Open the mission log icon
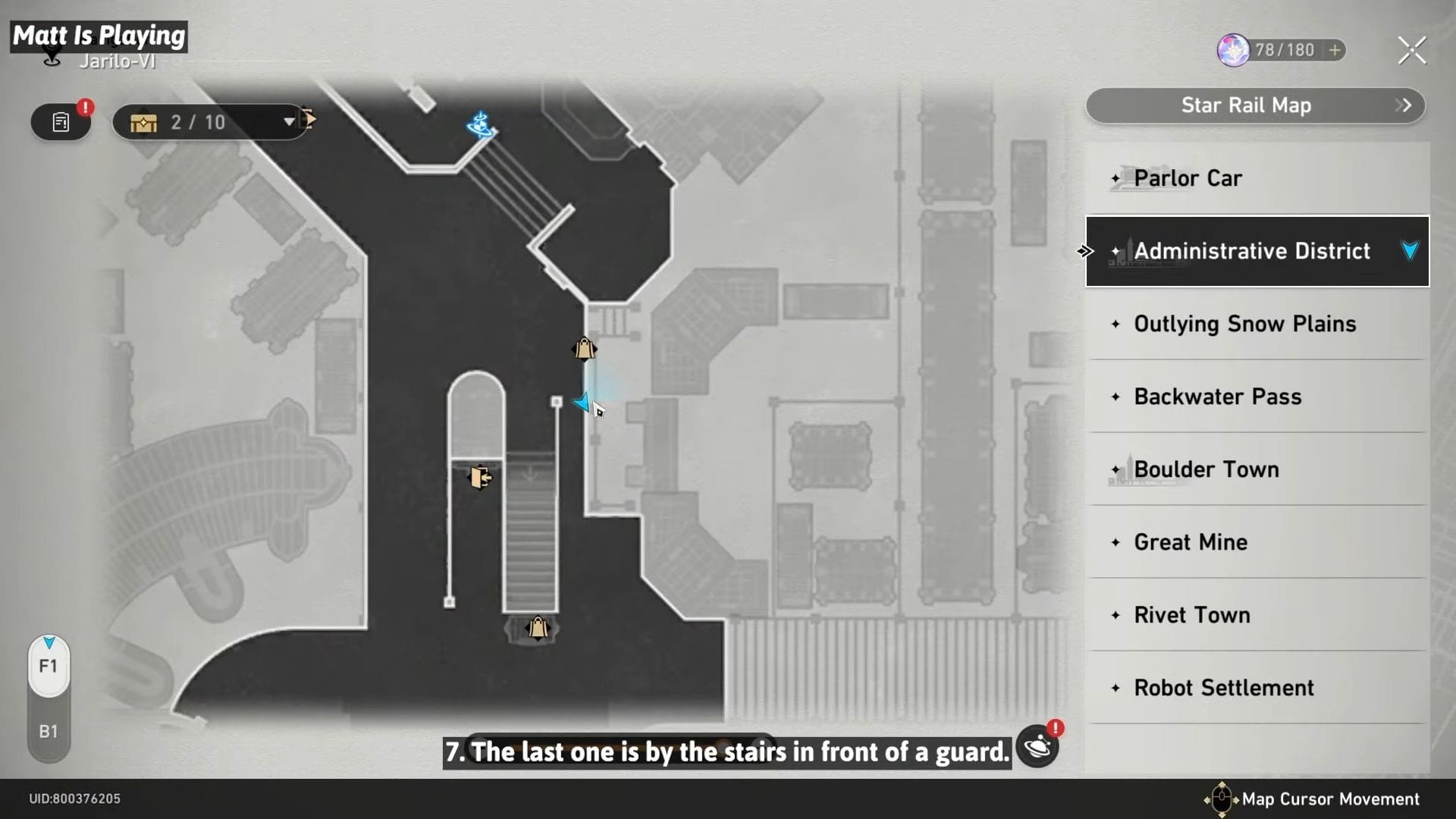Viewport: 1456px width, 819px height. coord(61,122)
